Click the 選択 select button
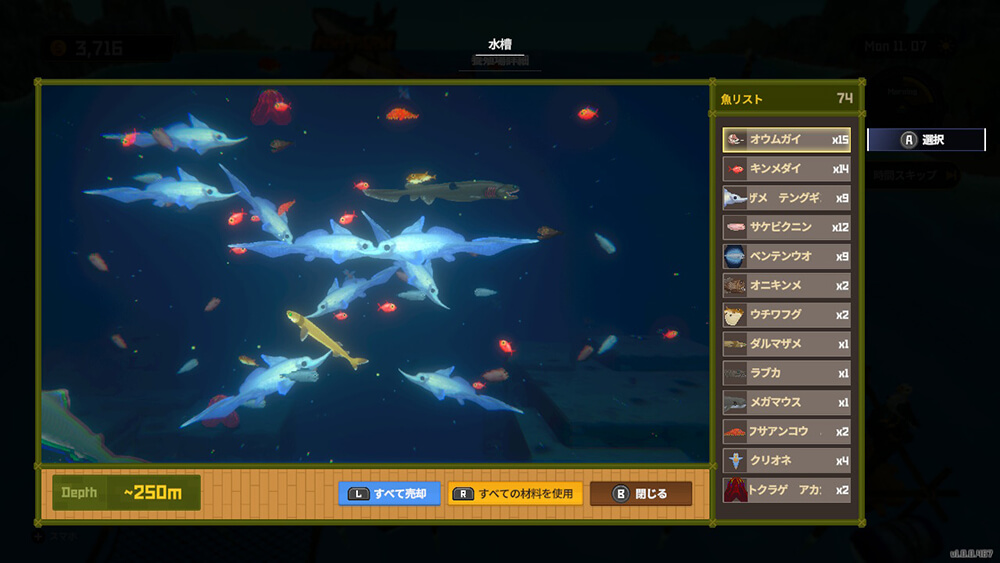The width and height of the screenshot is (1000, 563). (x=926, y=140)
